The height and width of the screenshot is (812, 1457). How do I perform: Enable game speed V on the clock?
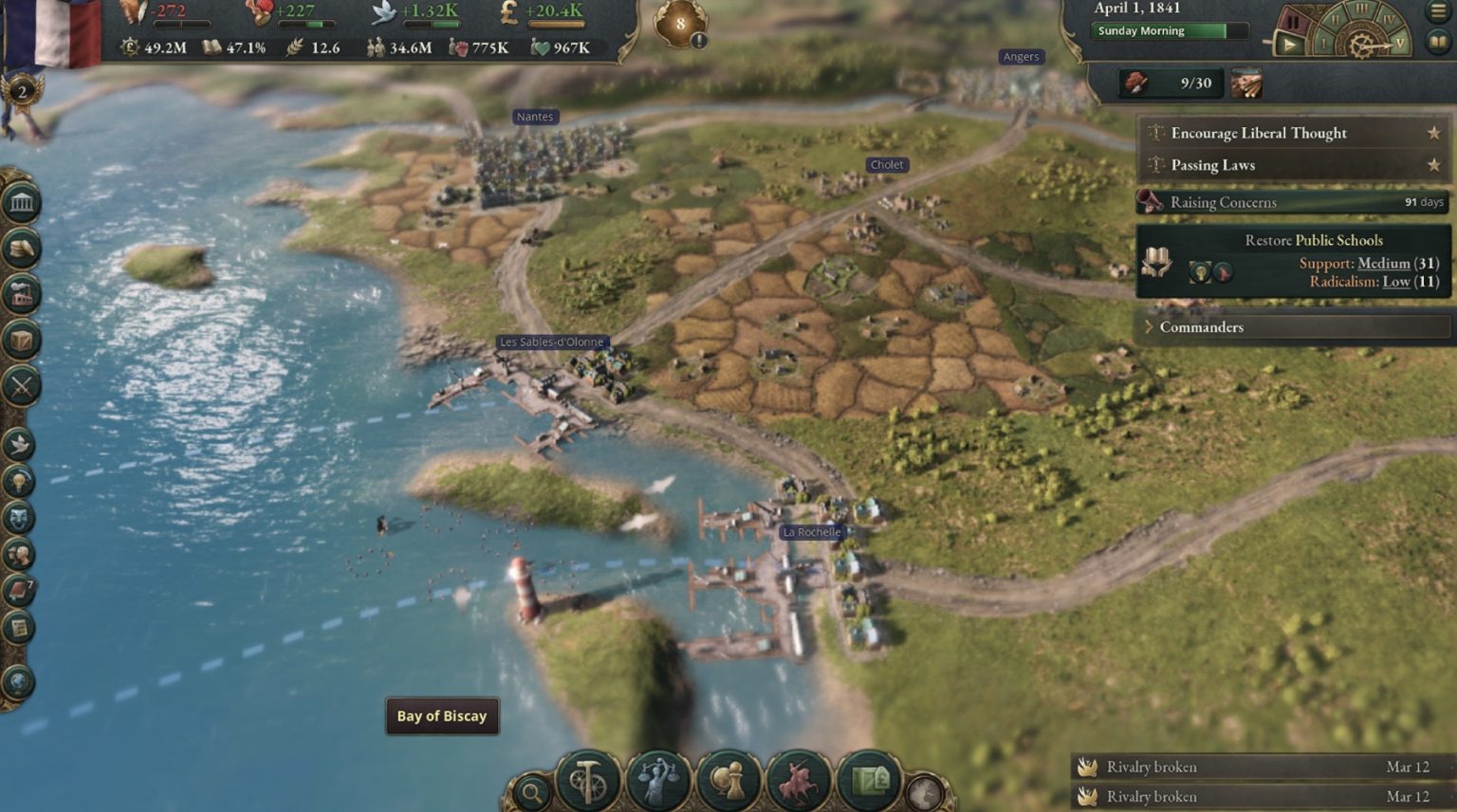point(1400,43)
